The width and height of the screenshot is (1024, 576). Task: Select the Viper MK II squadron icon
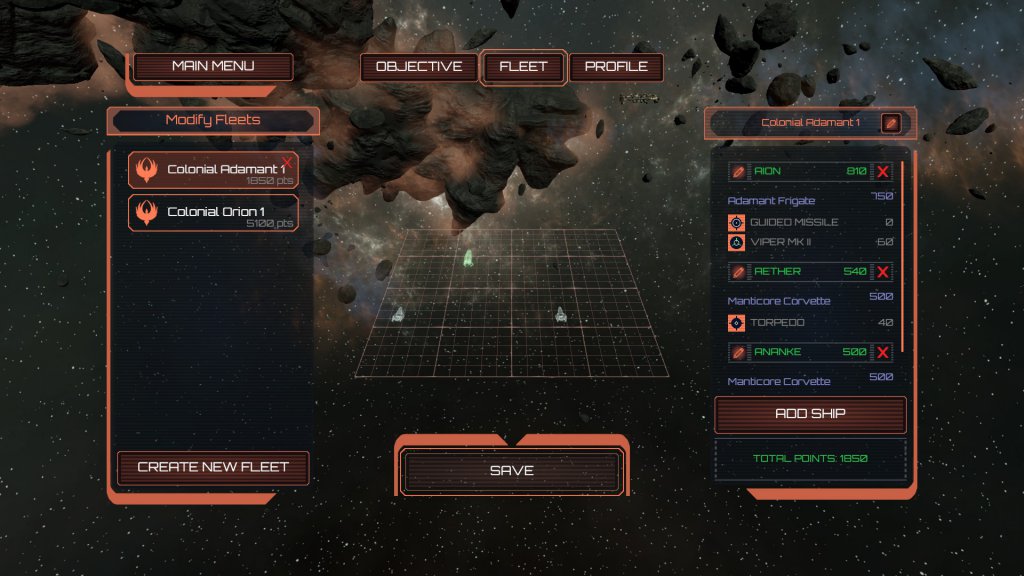point(737,242)
